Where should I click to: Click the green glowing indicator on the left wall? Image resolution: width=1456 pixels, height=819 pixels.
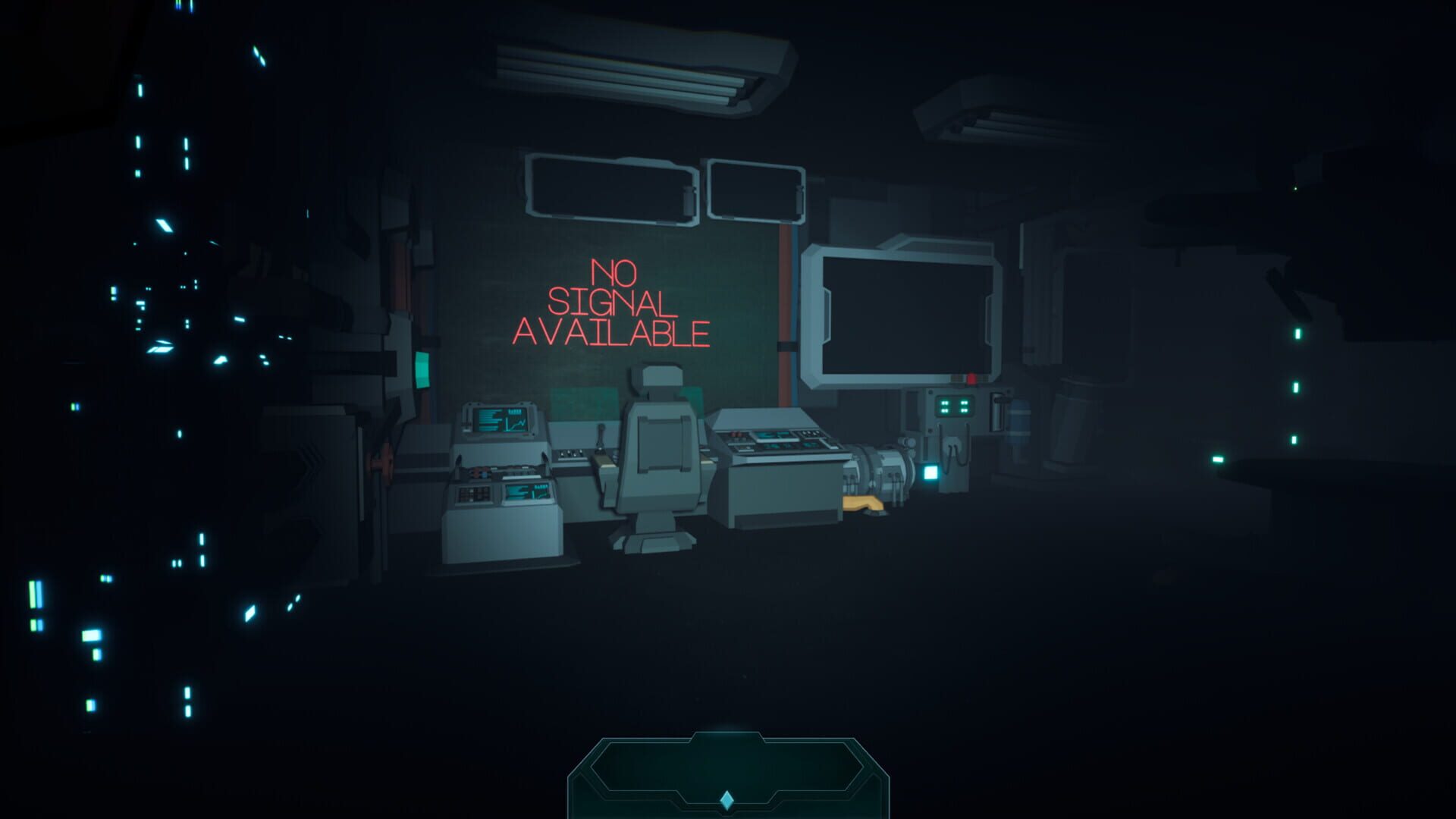click(x=422, y=369)
